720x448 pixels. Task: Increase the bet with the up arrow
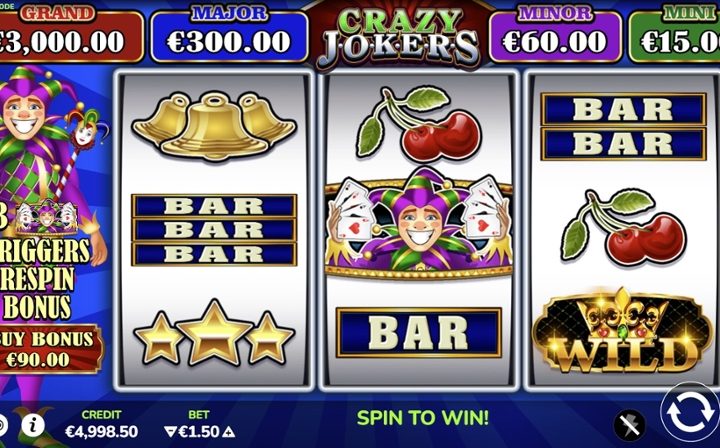(231, 432)
